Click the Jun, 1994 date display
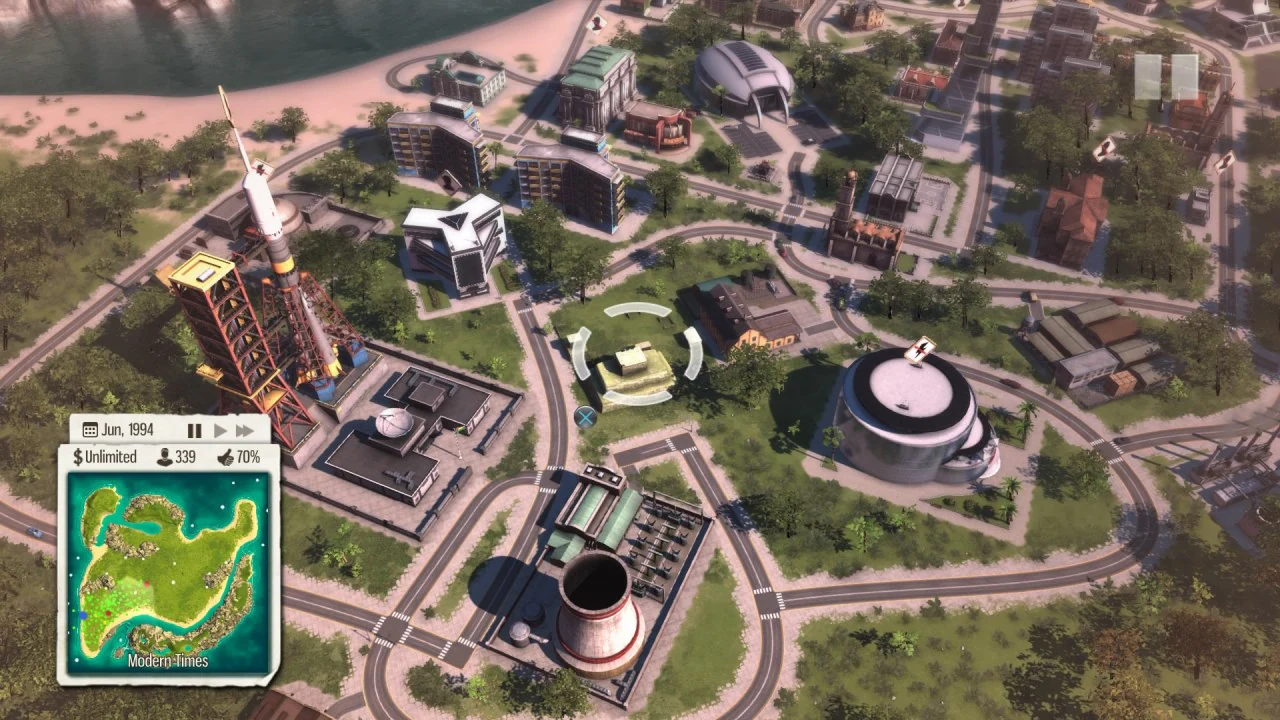The width and height of the screenshot is (1280, 720). 126,429
